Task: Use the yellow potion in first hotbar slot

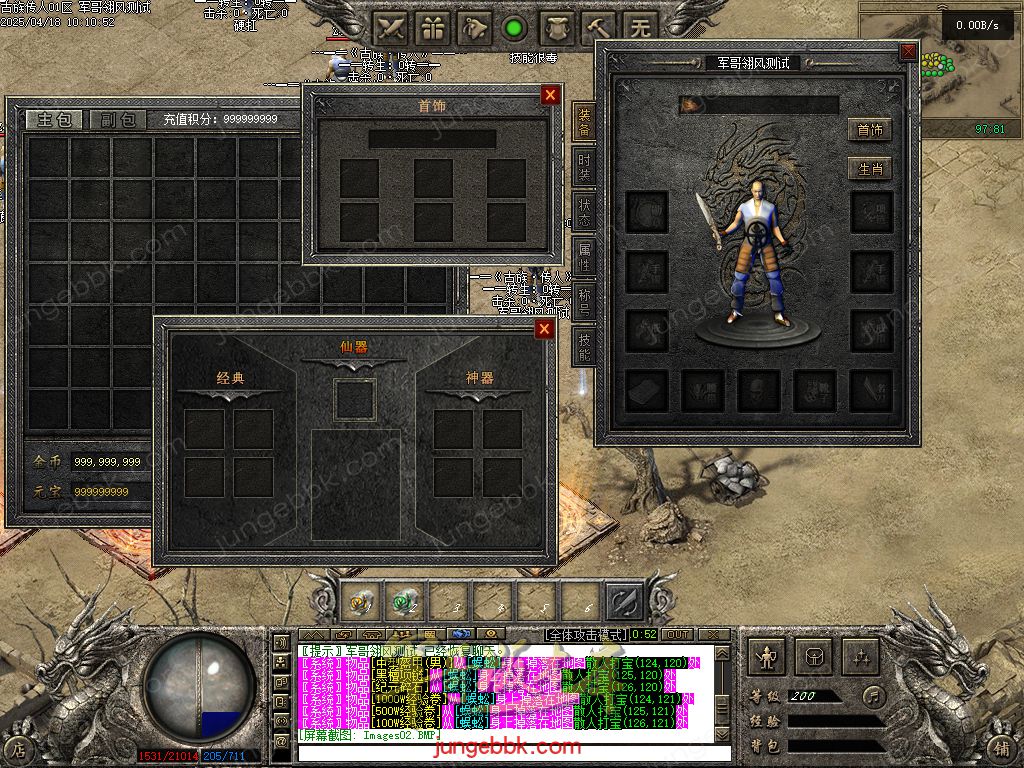Action: 360,602
